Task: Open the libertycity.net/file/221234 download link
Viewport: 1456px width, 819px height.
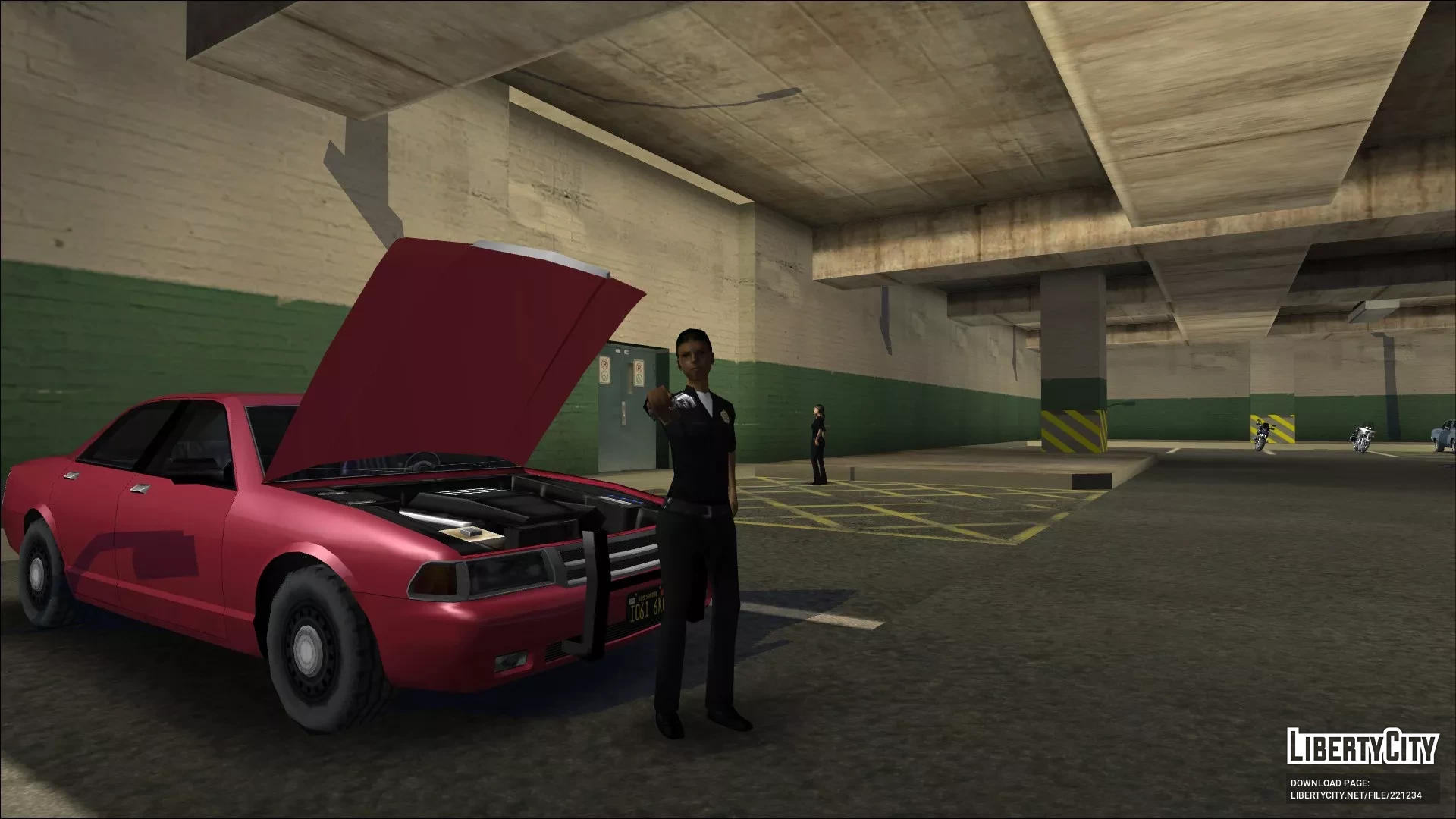Action: pyautogui.click(x=1355, y=795)
